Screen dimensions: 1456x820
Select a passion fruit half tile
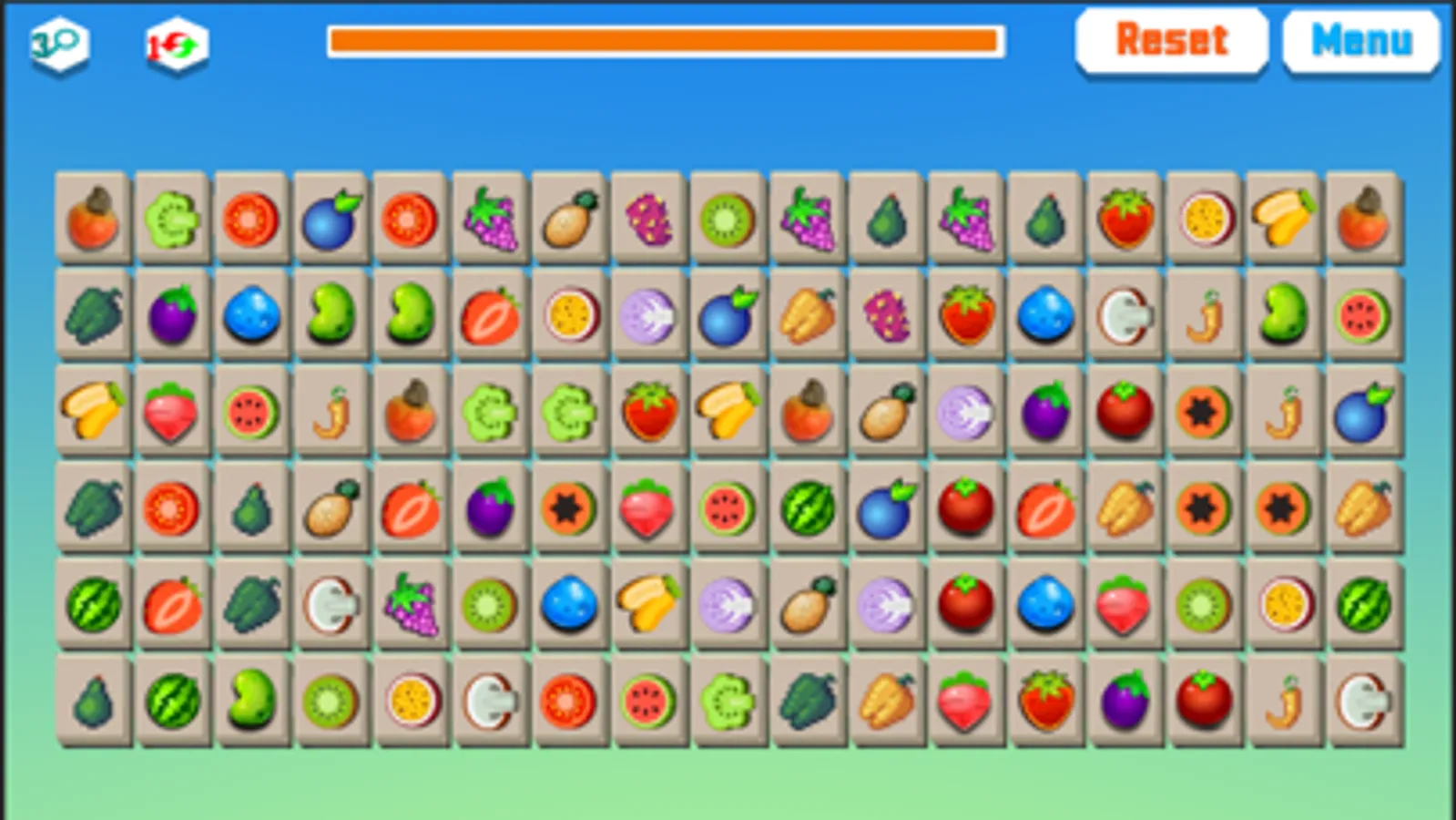click(1204, 219)
